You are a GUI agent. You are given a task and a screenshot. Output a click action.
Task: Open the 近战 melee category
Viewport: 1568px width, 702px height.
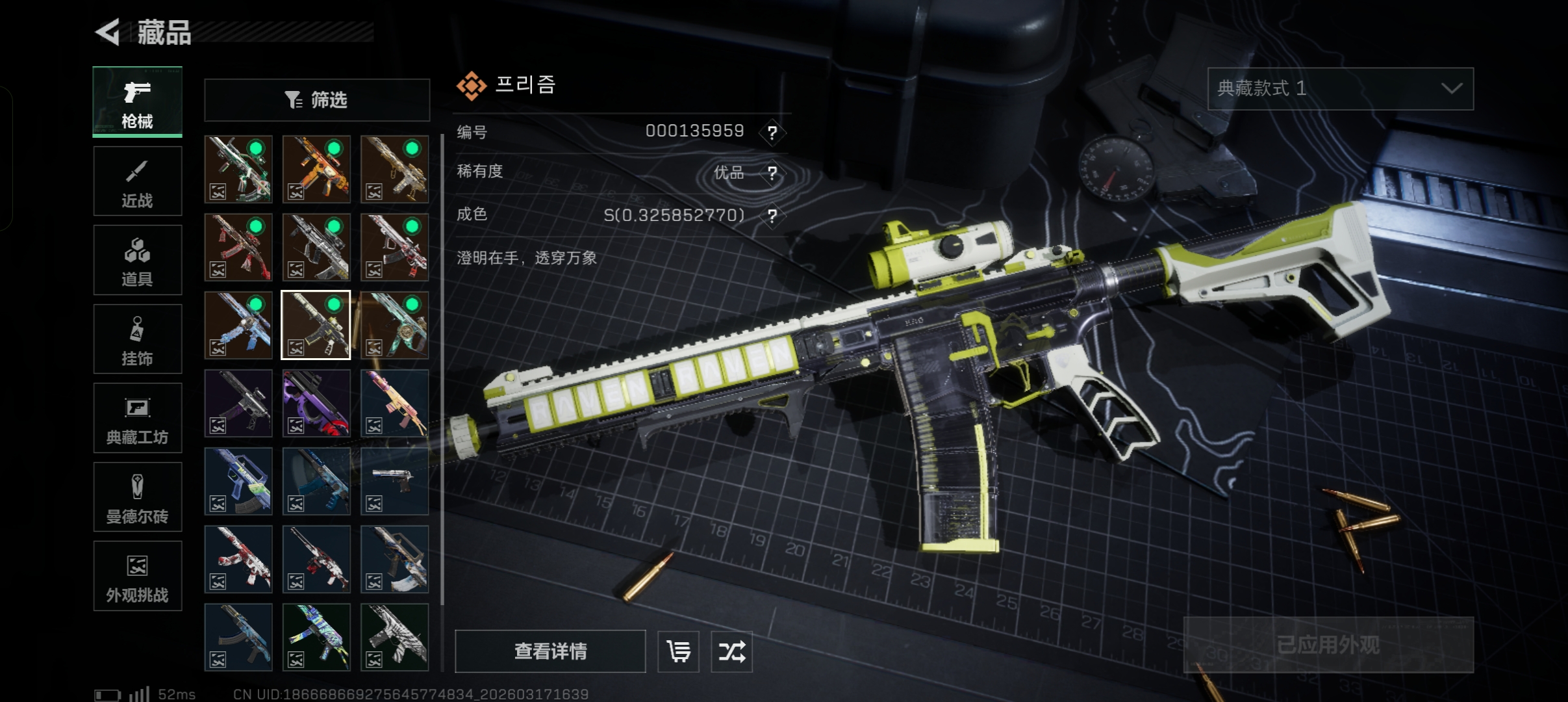coord(137,181)
